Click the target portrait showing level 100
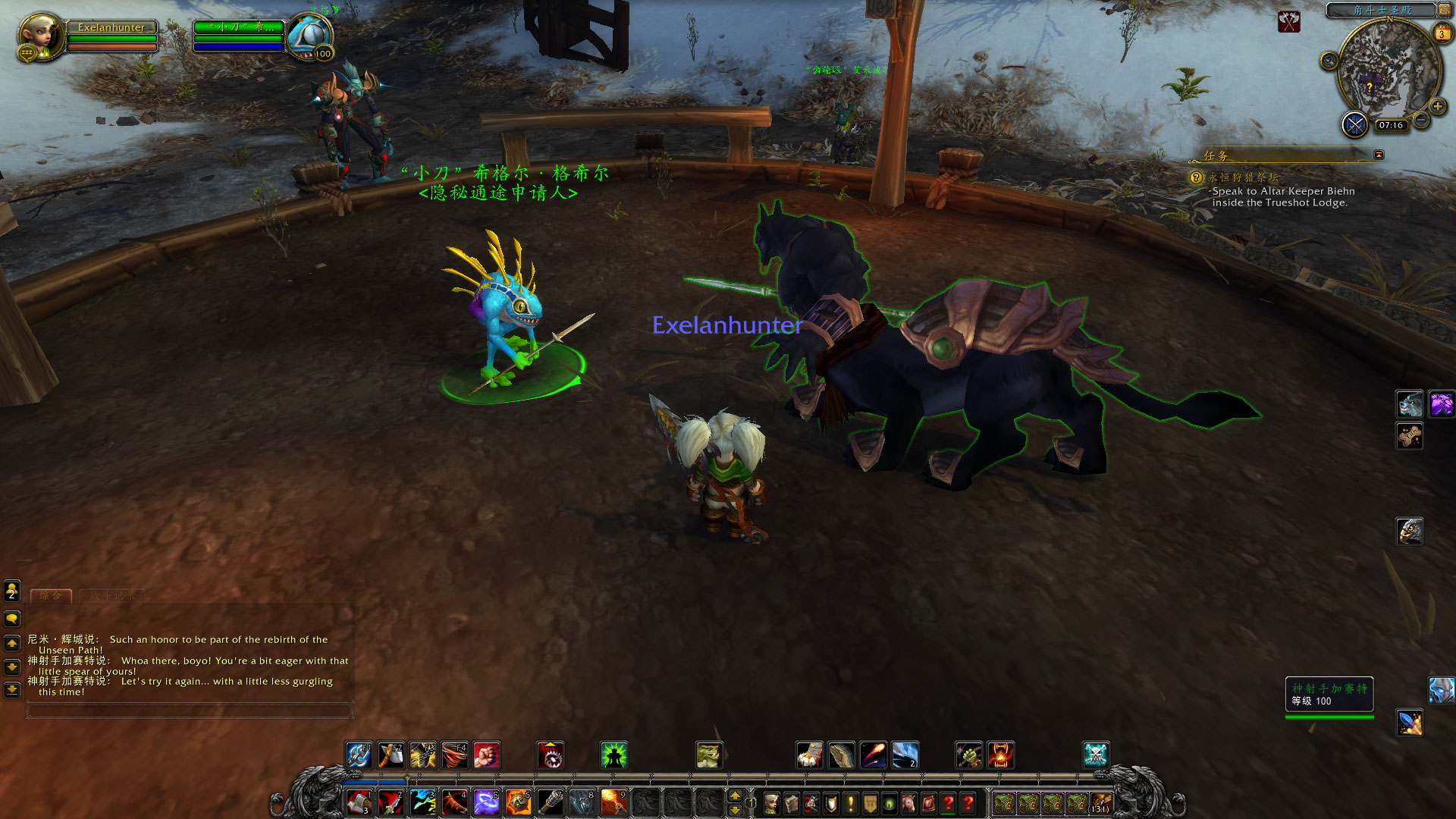 pos(310,36)
